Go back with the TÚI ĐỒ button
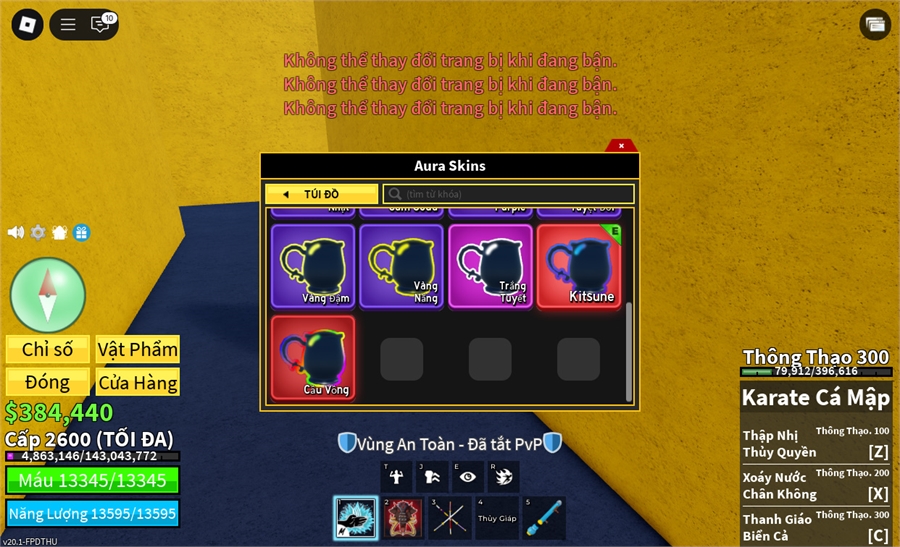 click(x=321, y=194)
